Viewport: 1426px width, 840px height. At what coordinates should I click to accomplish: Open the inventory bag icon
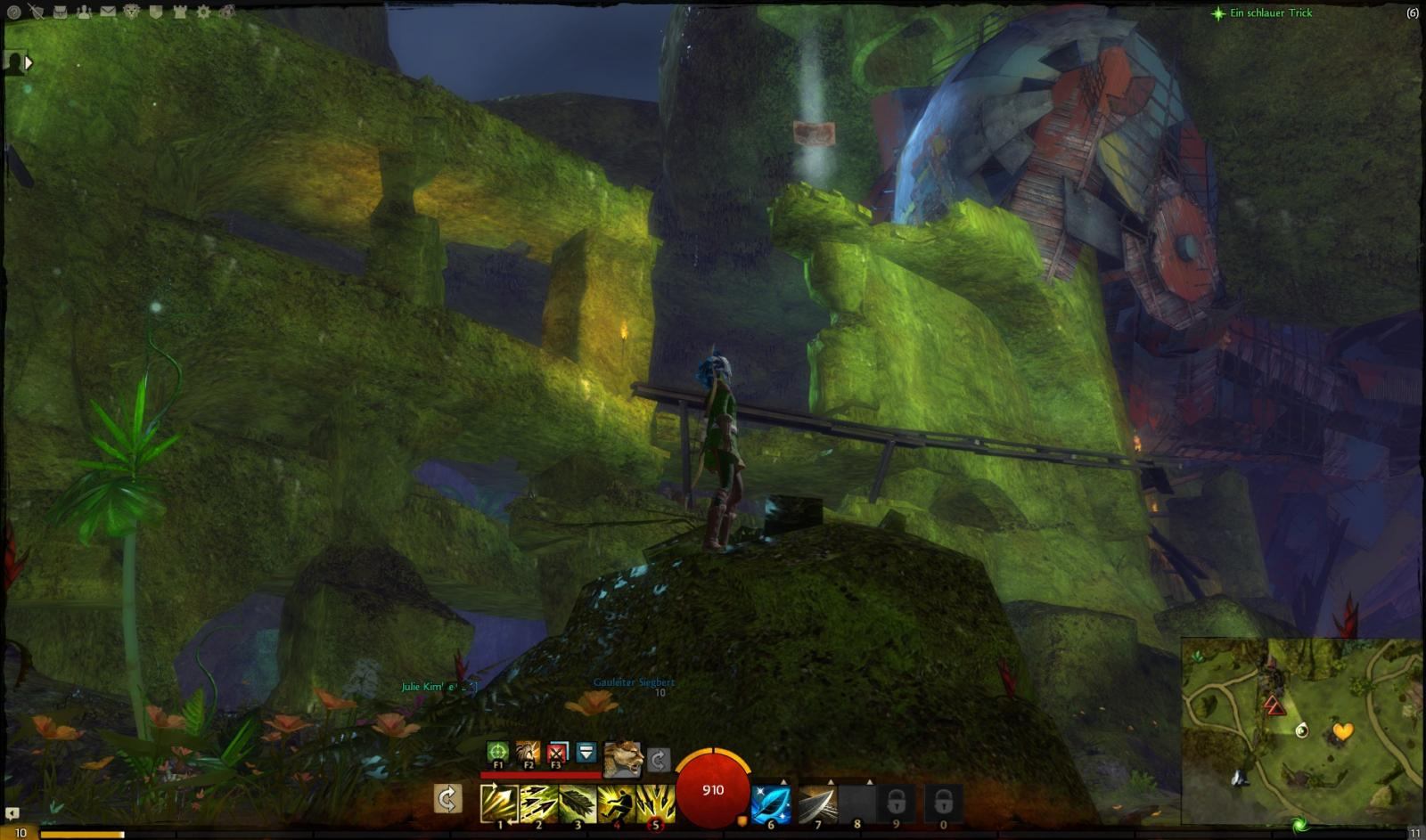61,12
